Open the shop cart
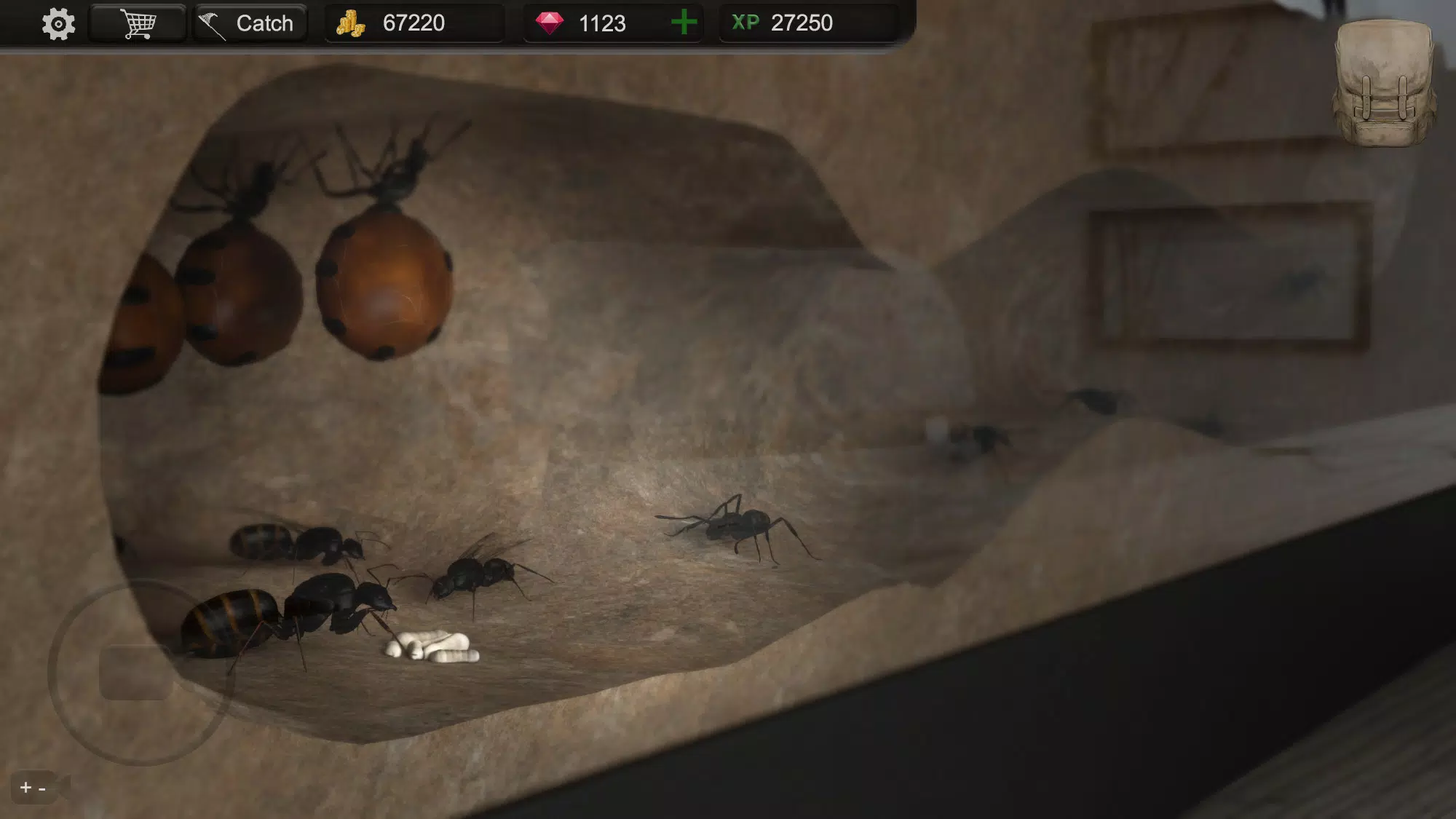 pos(137,22)
